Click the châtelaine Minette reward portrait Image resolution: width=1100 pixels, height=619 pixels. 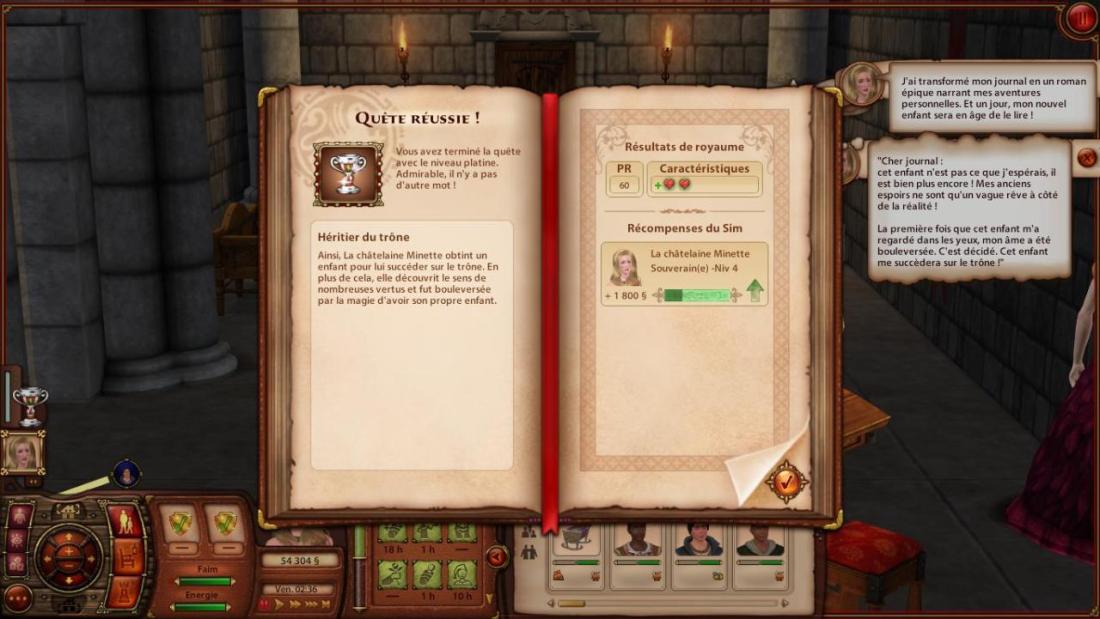(625, 267)
